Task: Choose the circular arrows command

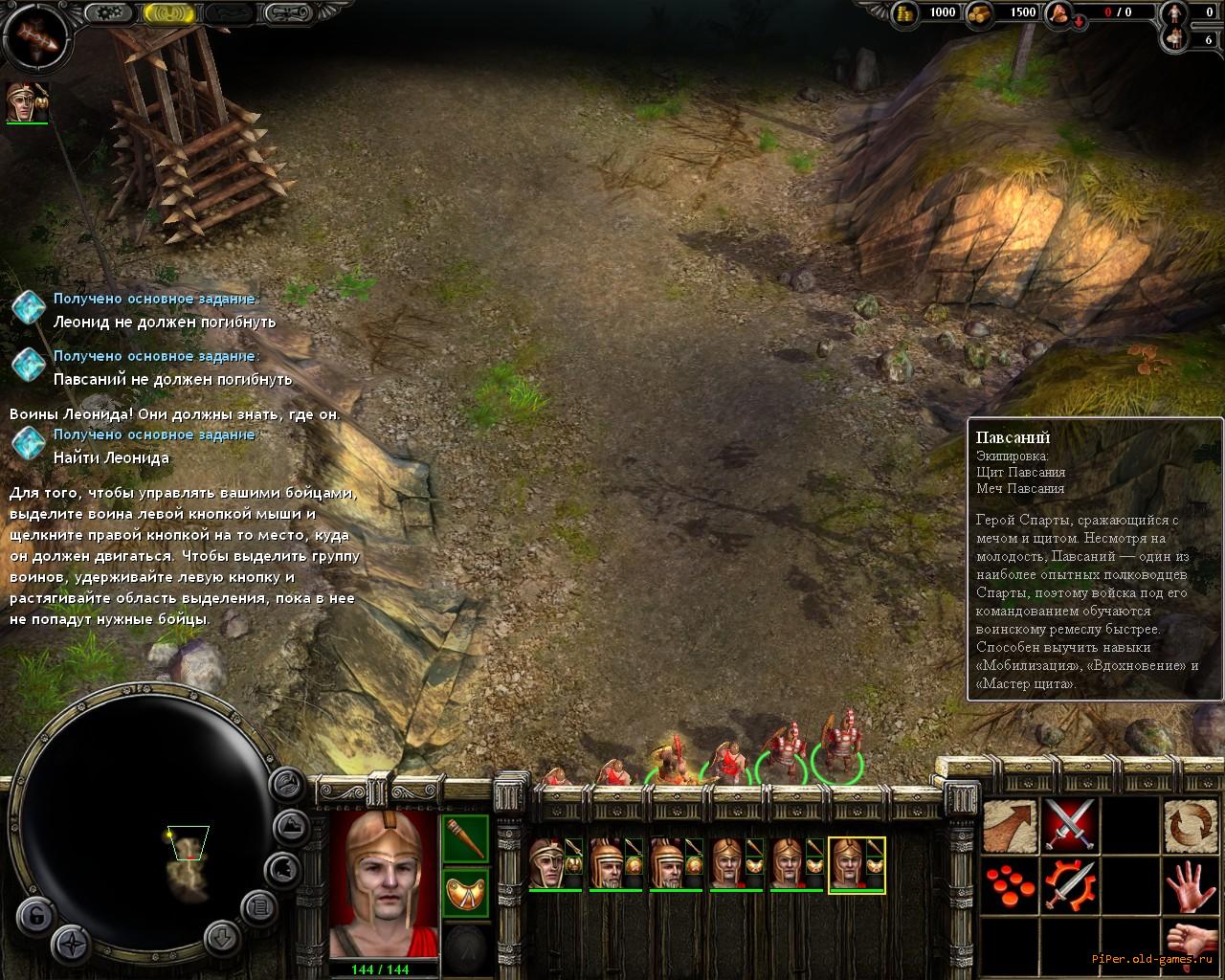Action: tap(1190, 825)
